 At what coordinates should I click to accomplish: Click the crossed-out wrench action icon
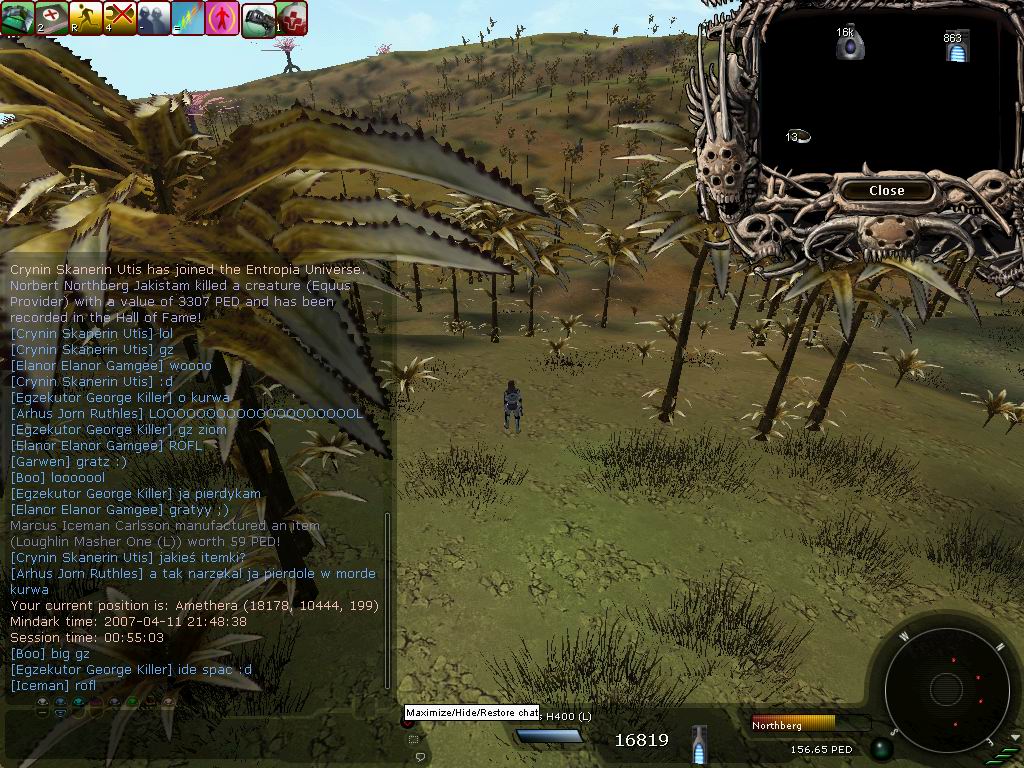pos(121,18)
